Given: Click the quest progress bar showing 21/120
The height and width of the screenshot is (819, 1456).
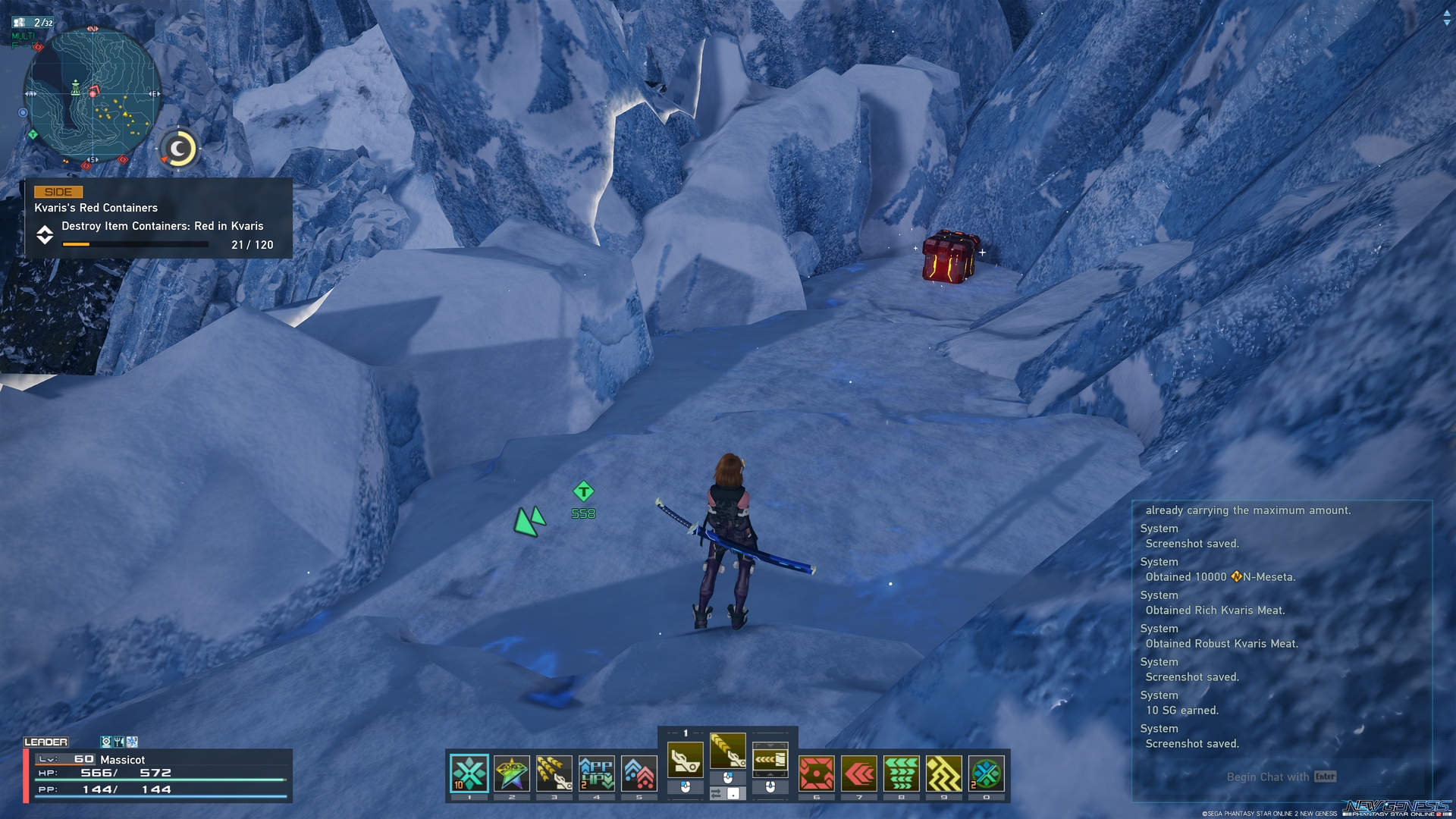Looking at the screenshot, I should tap(135, 244).
